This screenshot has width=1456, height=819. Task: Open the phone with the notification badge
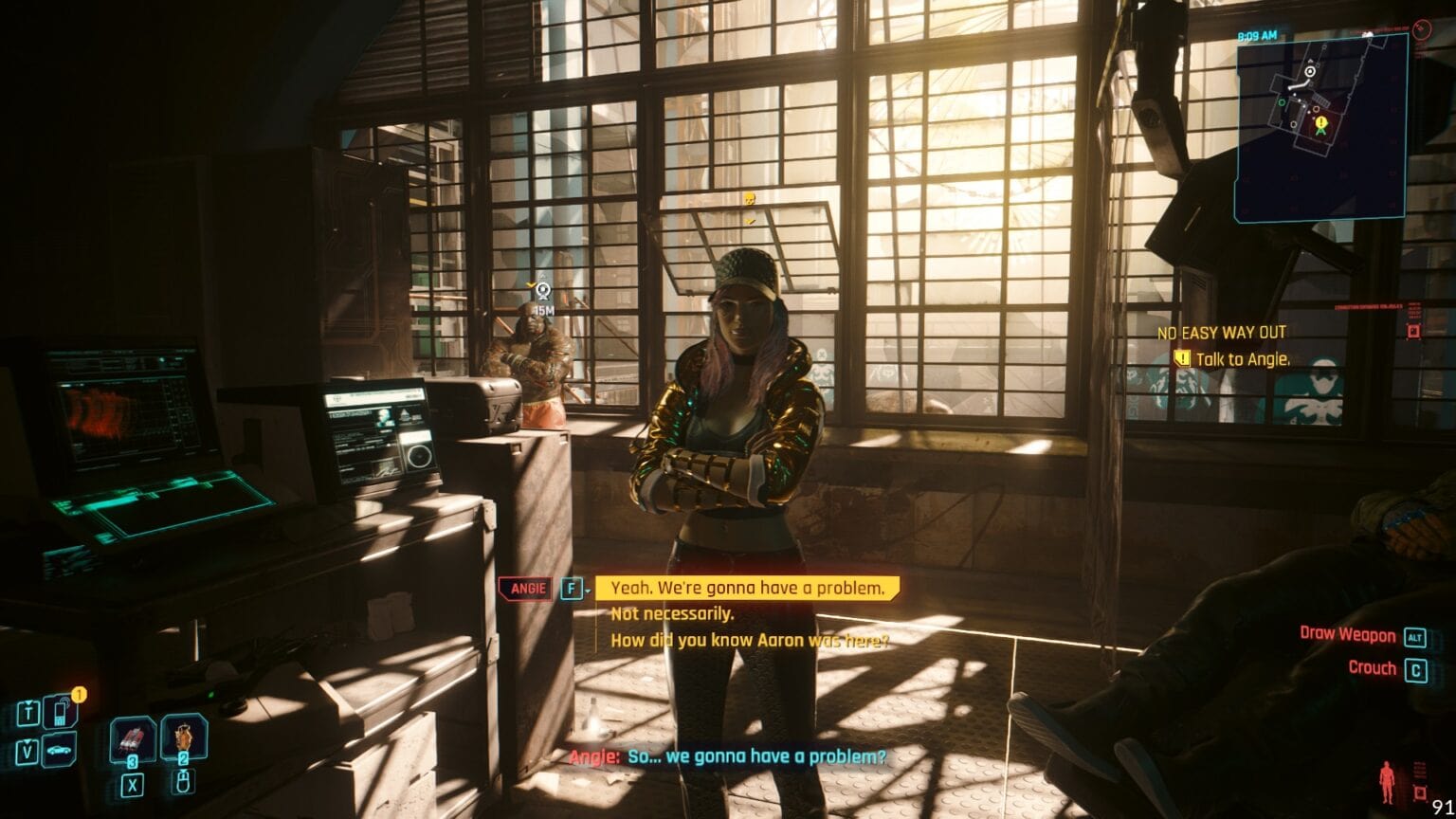click(59, 711)
